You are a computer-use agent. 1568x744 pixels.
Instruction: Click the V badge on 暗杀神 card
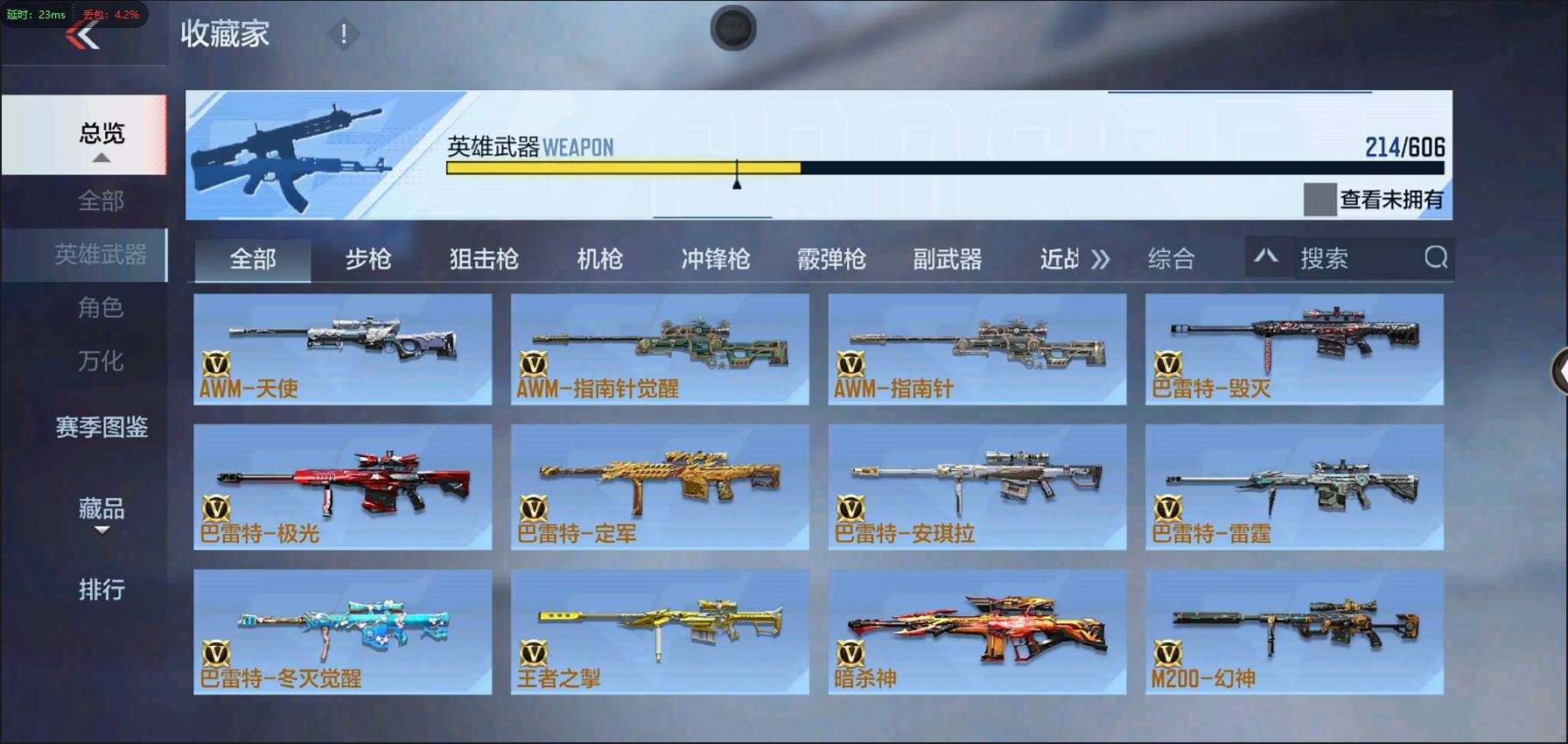coord(850,651)
